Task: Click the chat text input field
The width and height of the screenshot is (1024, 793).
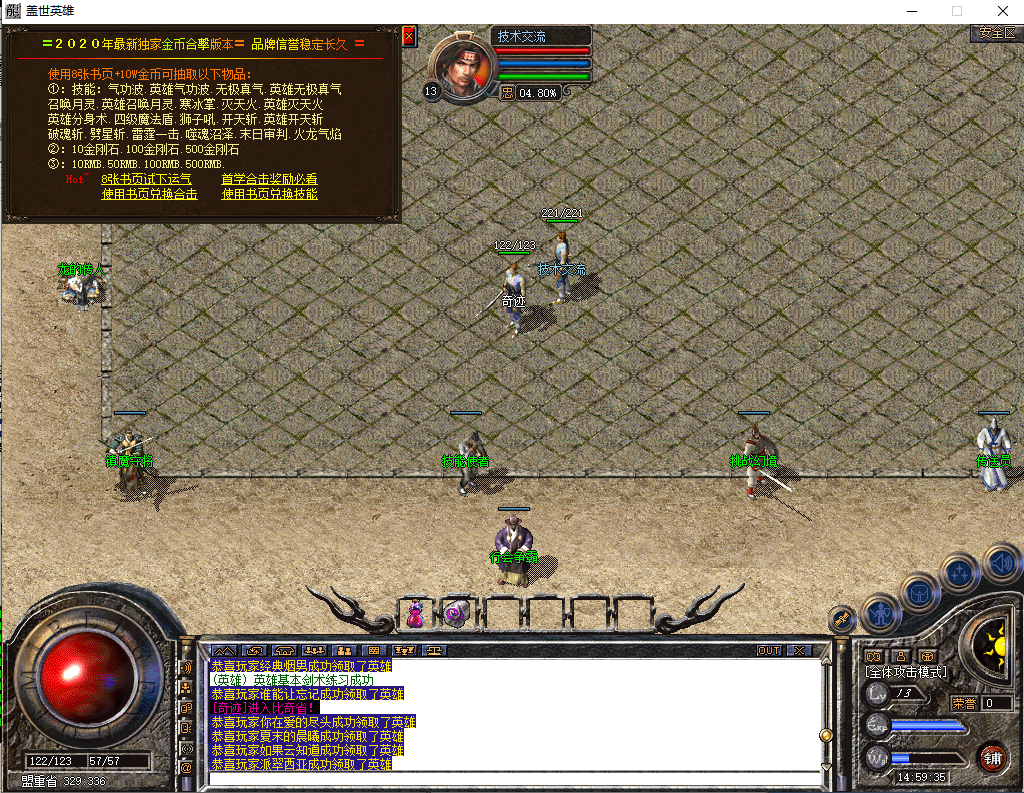Action: pos(510,778)
